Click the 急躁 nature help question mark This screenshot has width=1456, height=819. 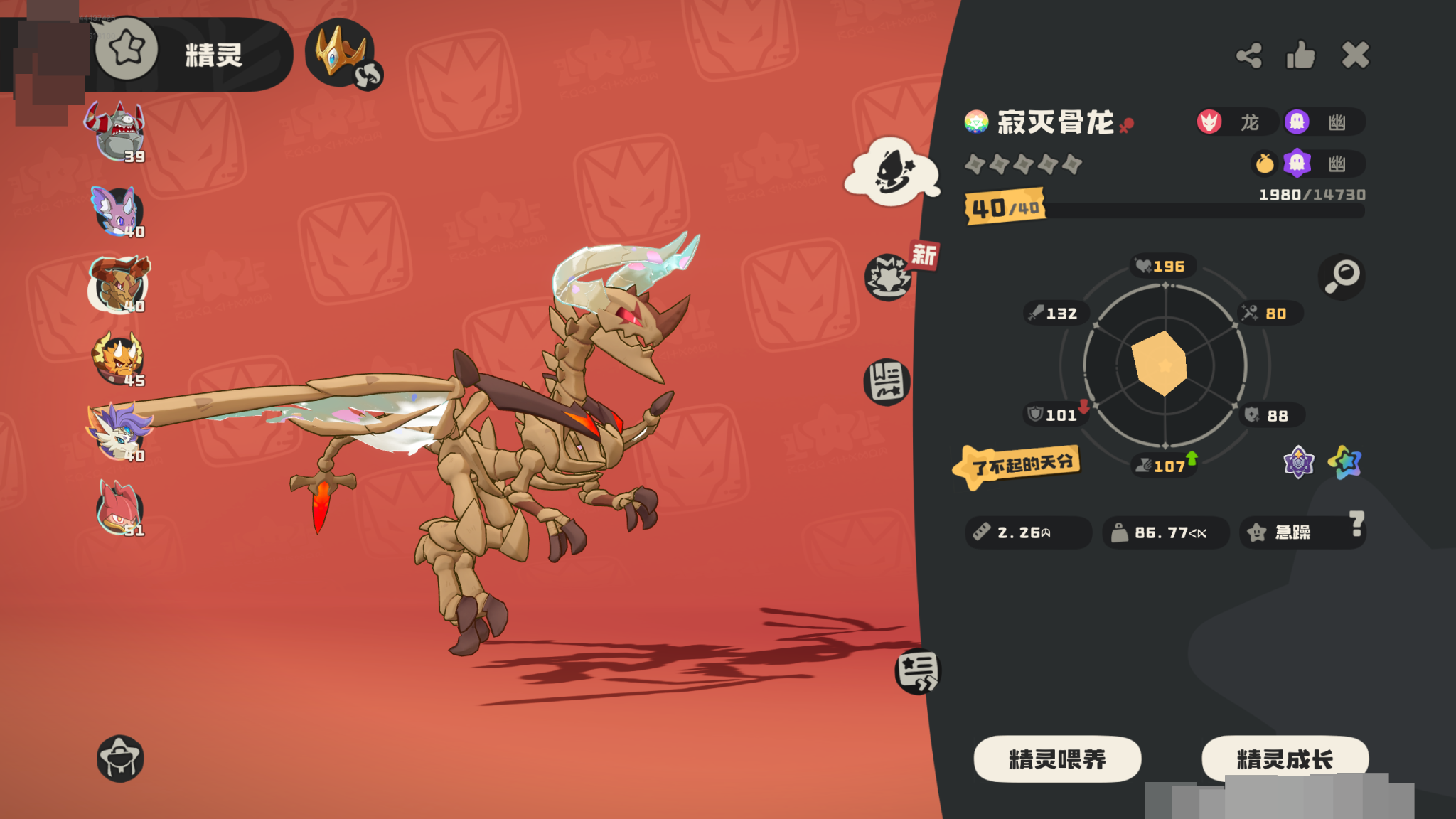(1356, 523)
